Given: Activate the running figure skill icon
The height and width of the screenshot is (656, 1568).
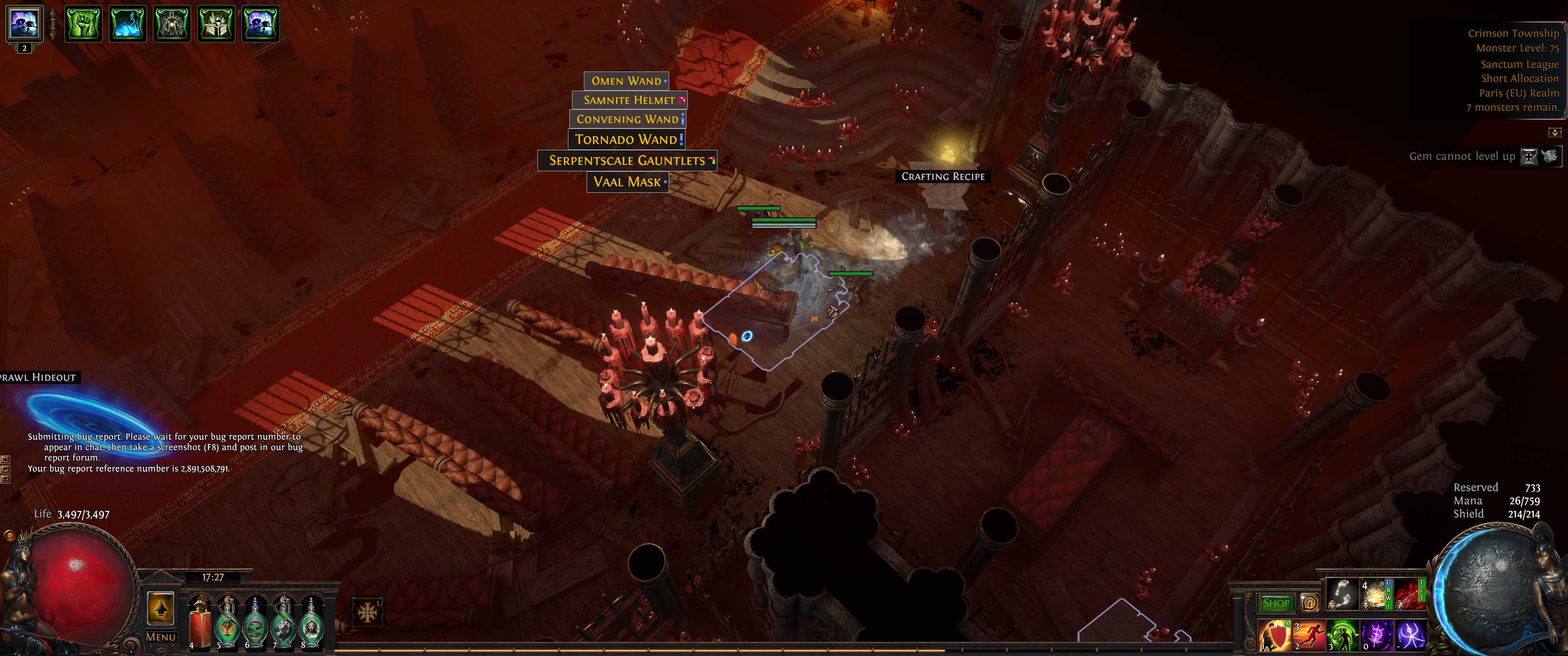Looking at the screenshot, I should pyautogui.click(x=1309, y=636).
